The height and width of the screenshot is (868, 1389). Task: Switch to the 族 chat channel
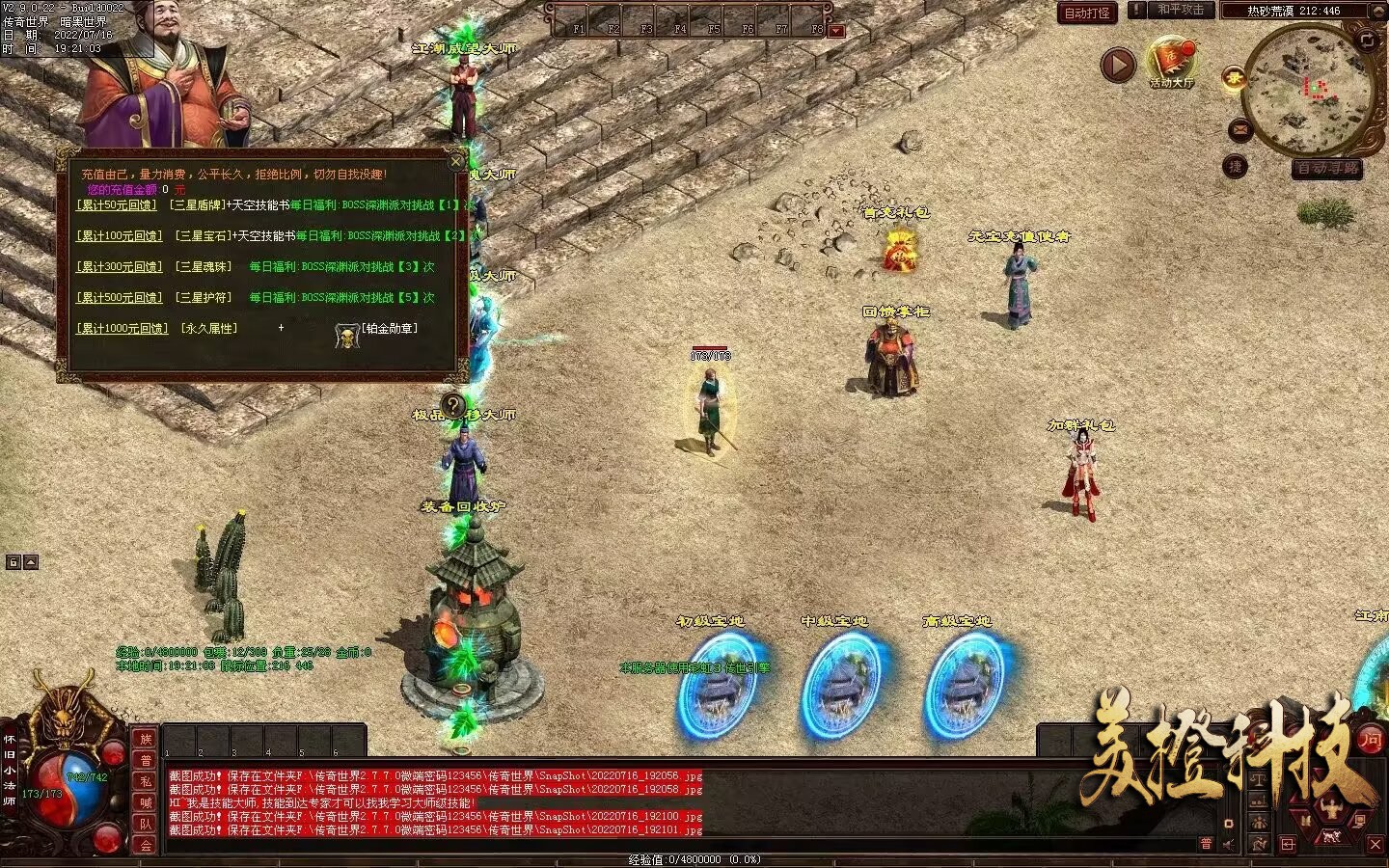pos(146,740)
